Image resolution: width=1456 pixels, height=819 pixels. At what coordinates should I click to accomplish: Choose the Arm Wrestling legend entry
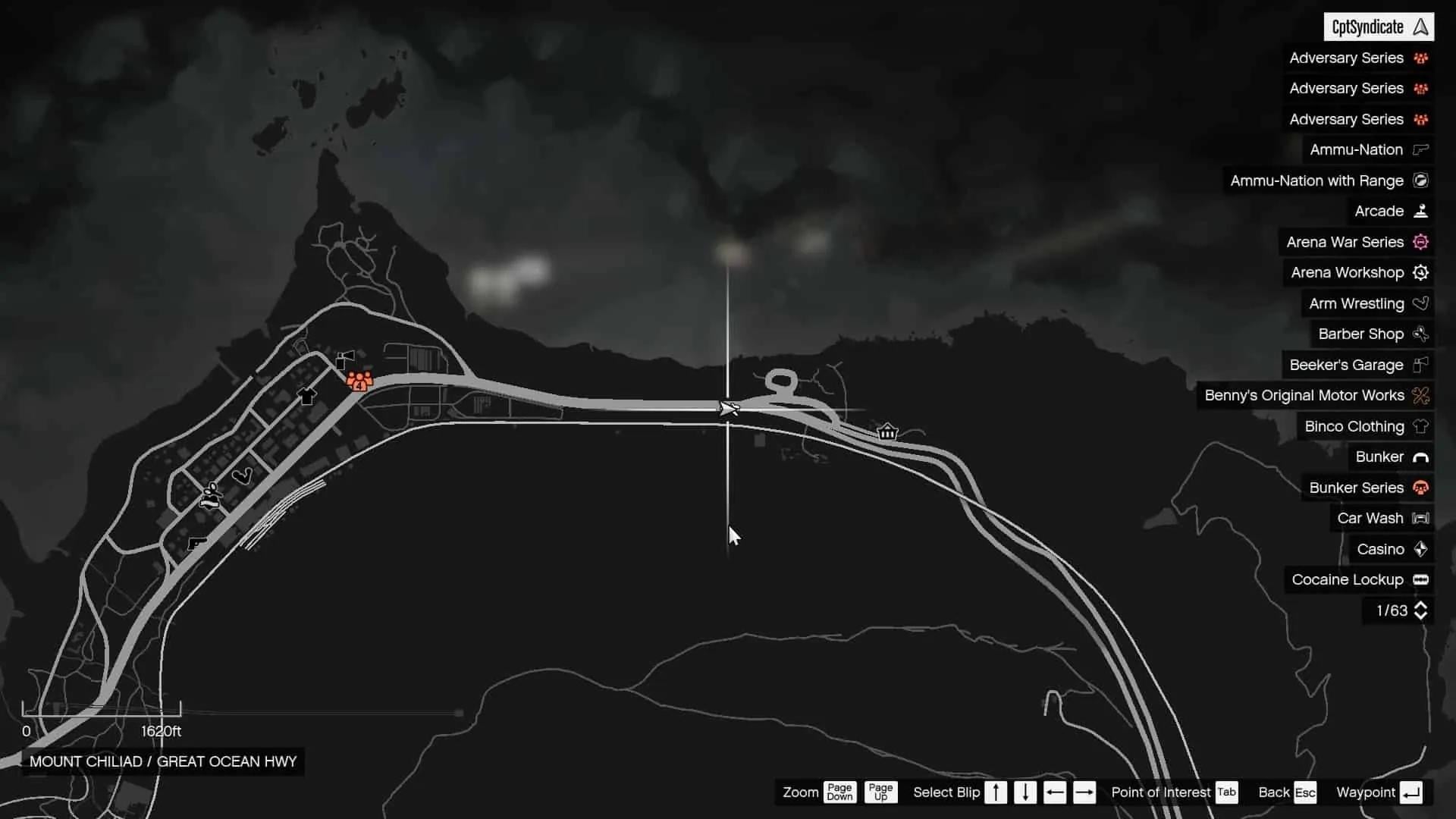(x=1367, y=303)
